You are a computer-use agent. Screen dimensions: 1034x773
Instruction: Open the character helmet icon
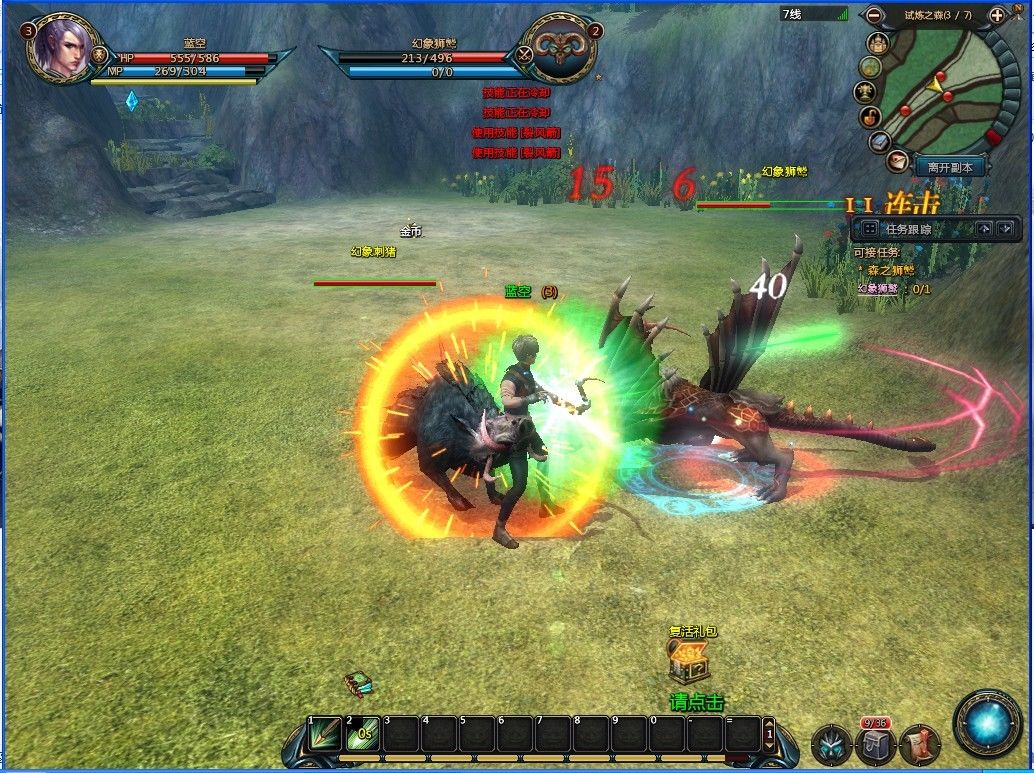click(831, 744)
